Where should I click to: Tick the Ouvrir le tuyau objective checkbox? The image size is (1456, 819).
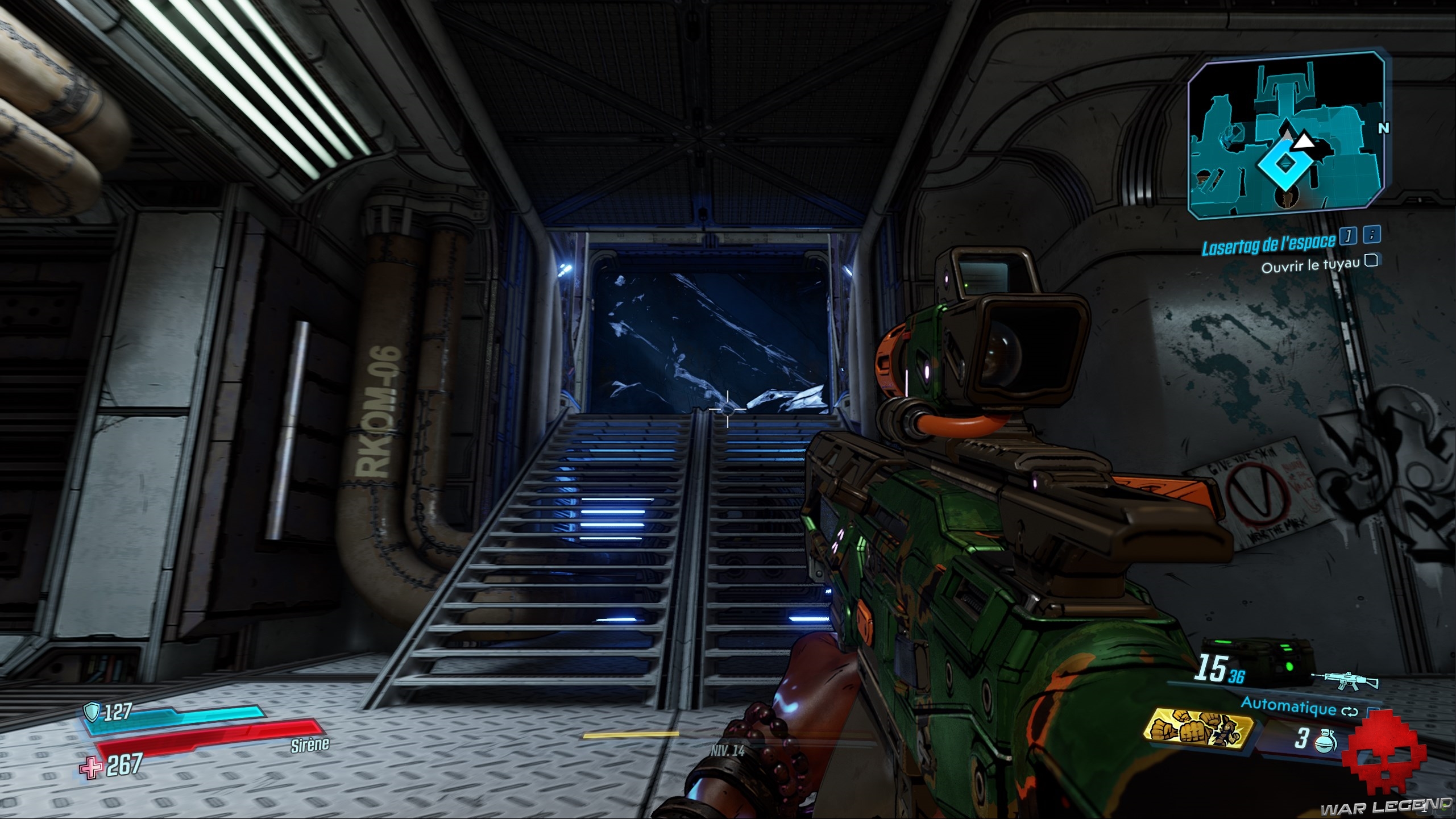pos(1371,260)
